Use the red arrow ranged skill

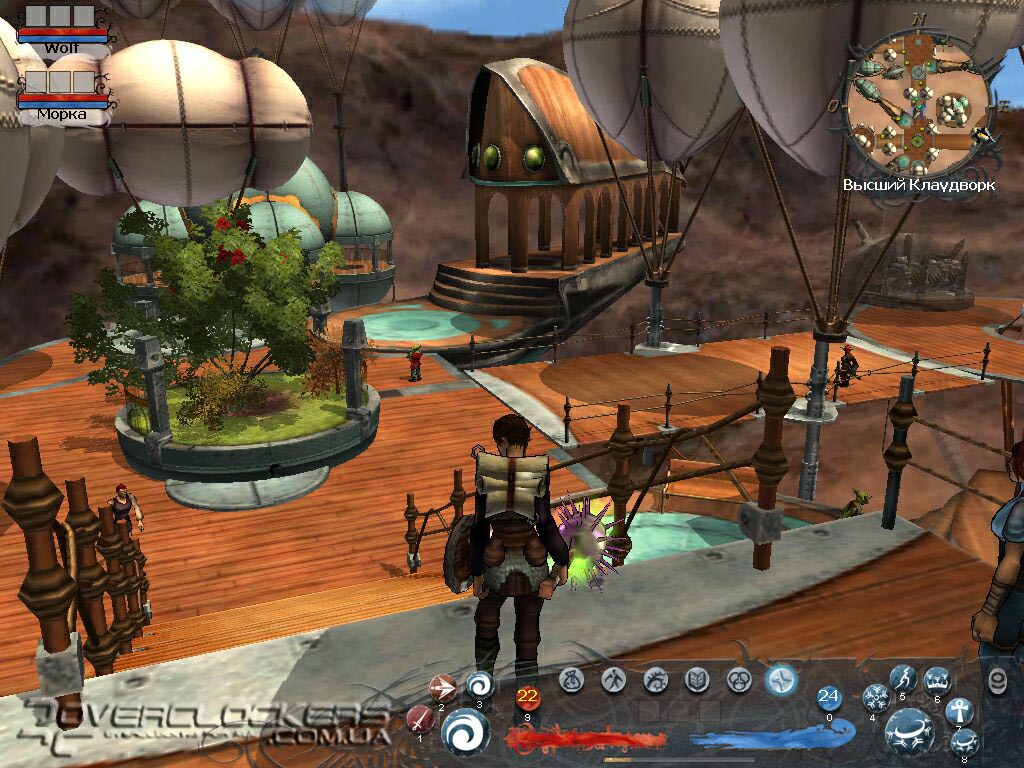[x=442, y=688]
